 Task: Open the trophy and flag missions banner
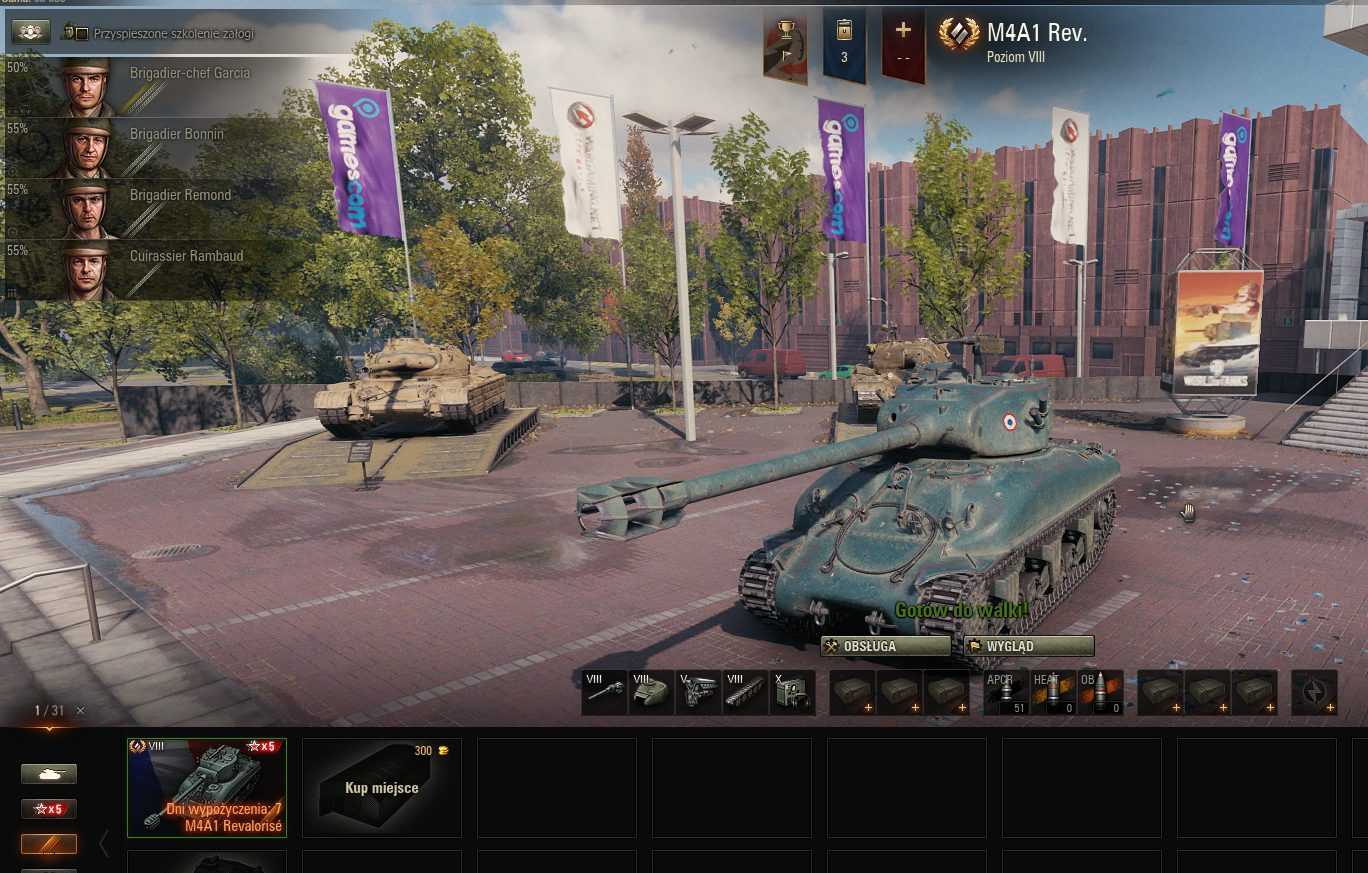pos(785,47)
